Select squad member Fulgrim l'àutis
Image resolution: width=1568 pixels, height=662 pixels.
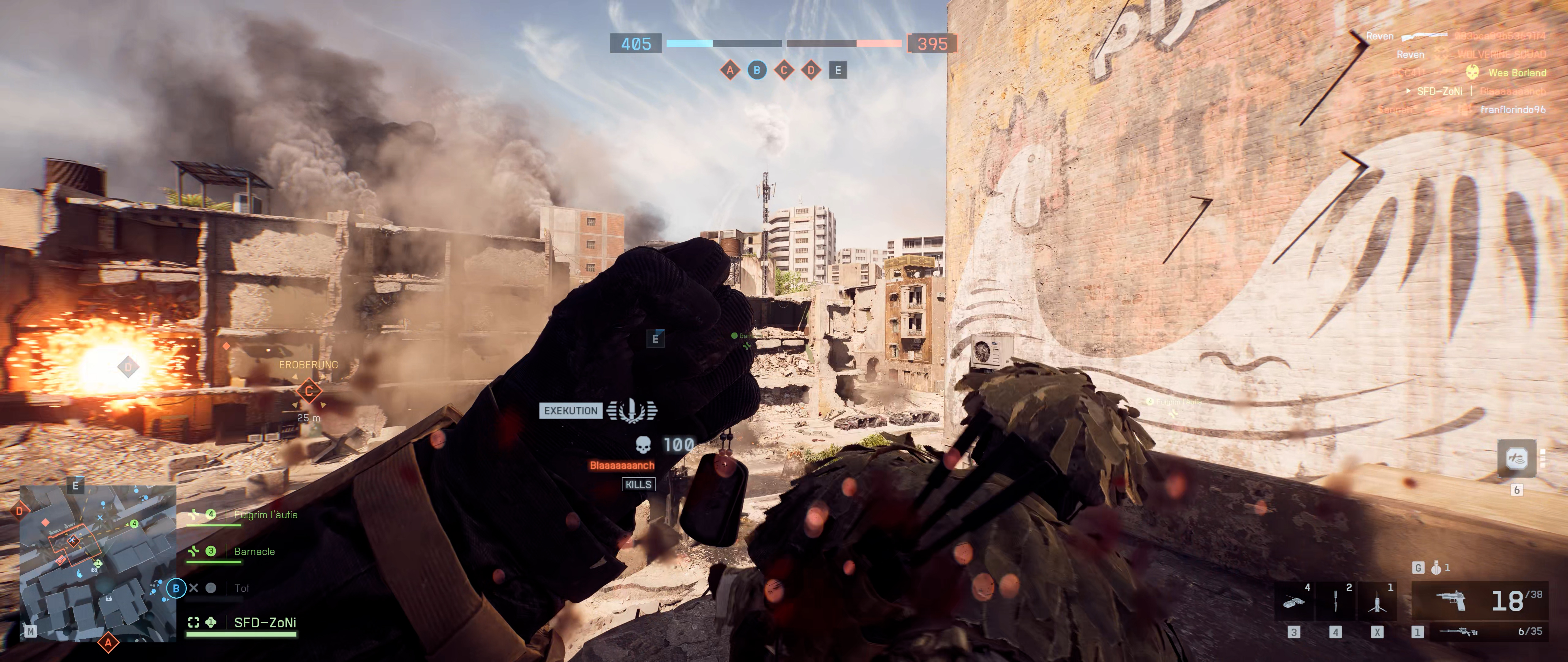pos(266,515)
